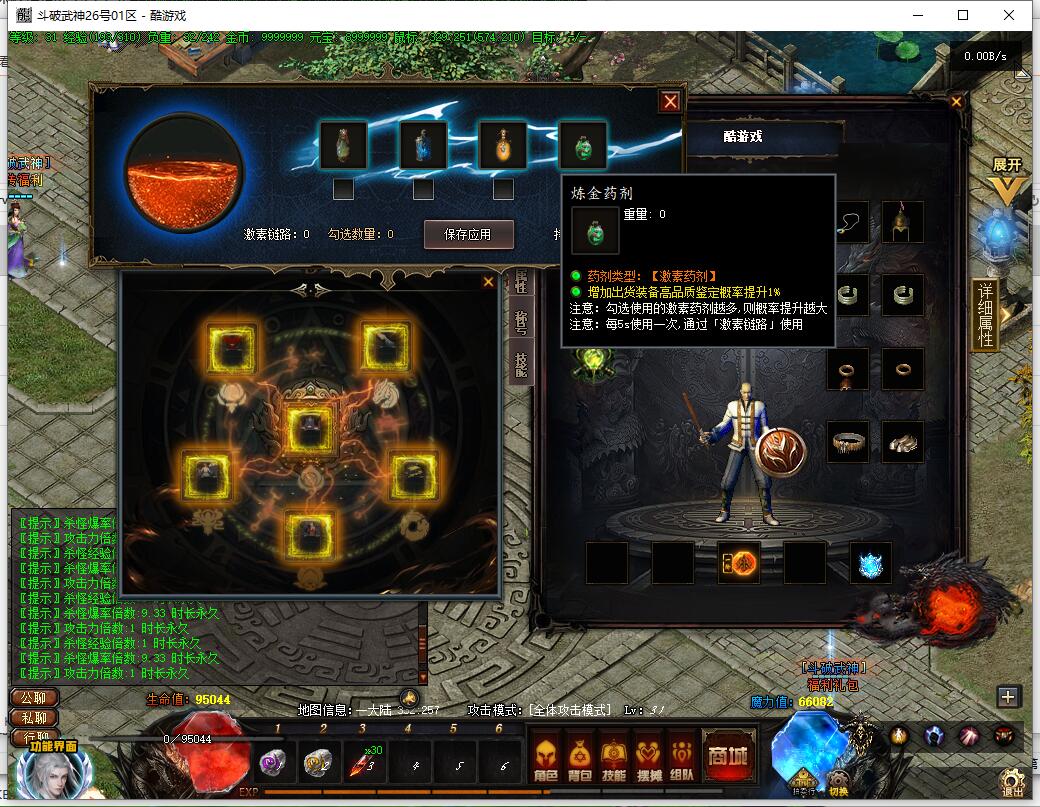1040x807 pixels.
Task: Click the 保存应用 save button
Action: 468,234
